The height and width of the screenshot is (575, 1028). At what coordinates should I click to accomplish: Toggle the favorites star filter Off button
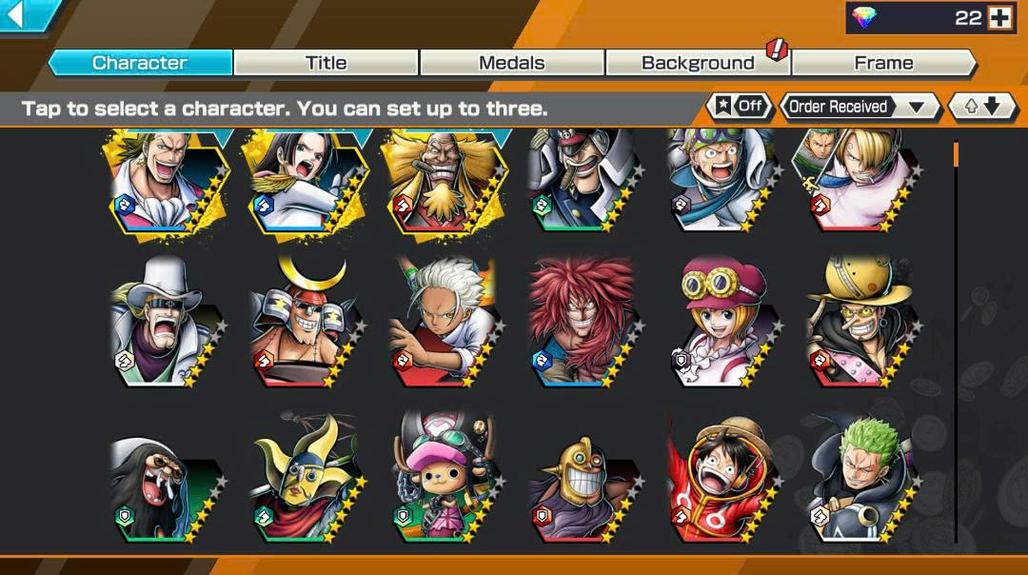pos(740,106)
